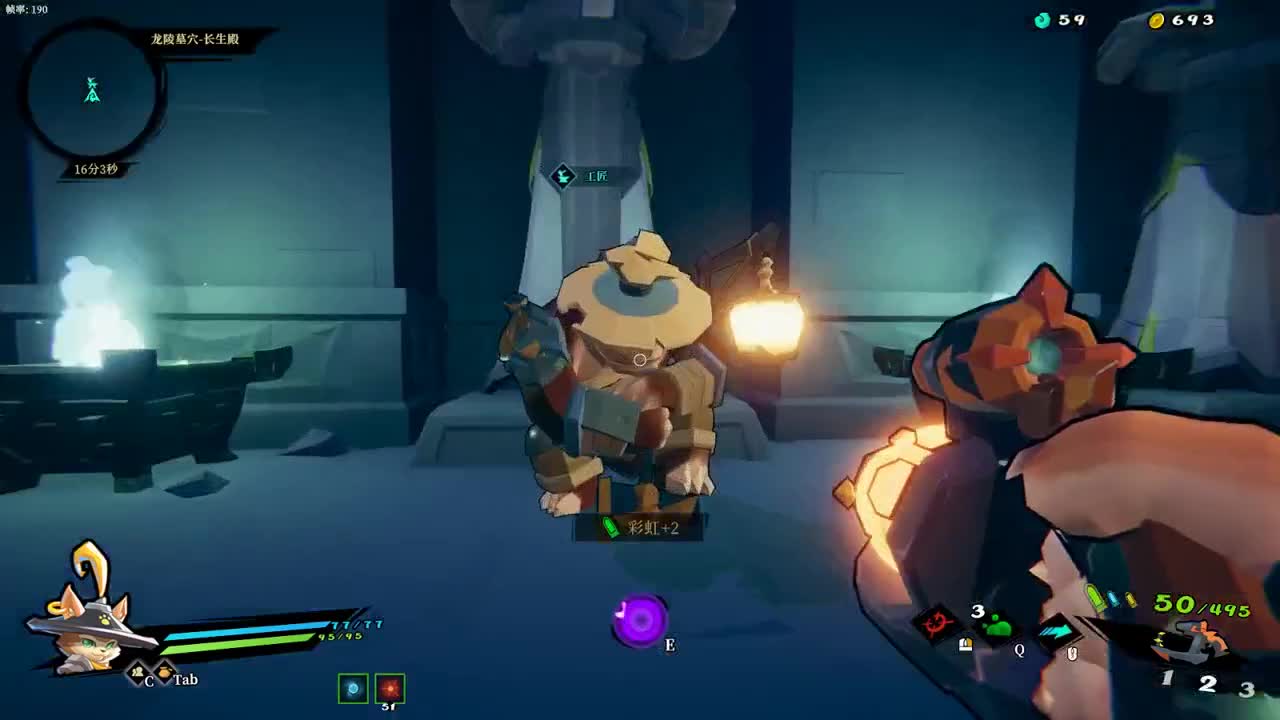Activate the cyan arrow dash ability
The width and height of the screenshot is (1280, 720).
coord(1057,631)
